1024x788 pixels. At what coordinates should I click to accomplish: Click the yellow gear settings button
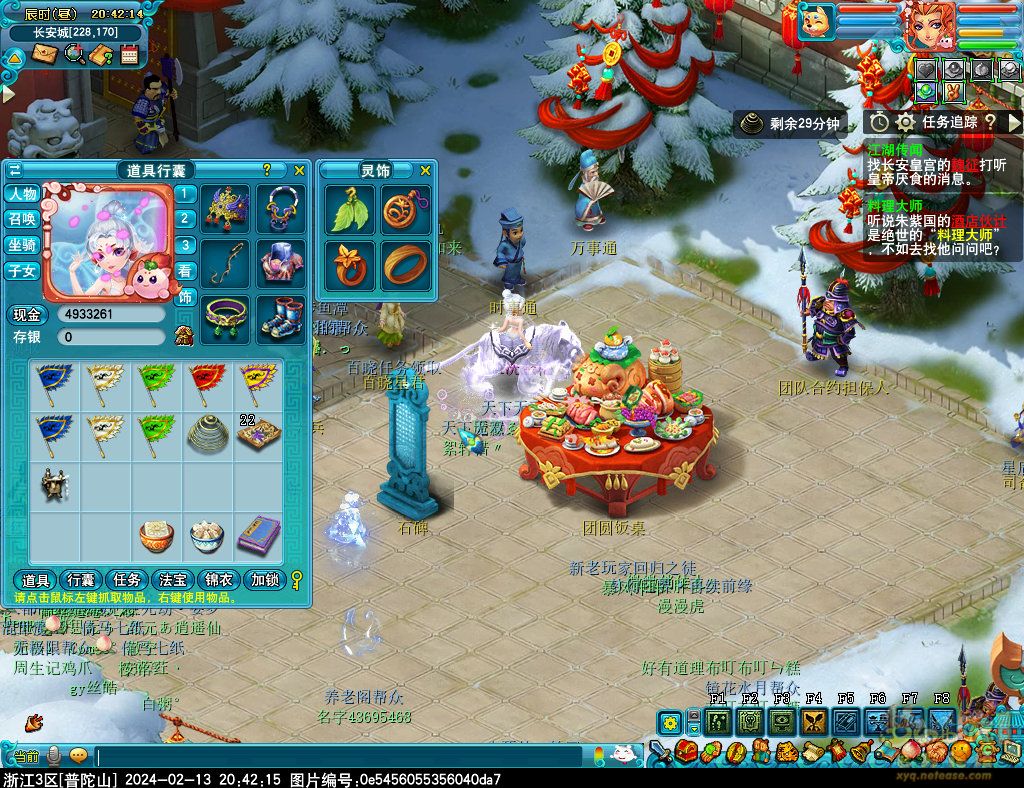click(668, 722)
